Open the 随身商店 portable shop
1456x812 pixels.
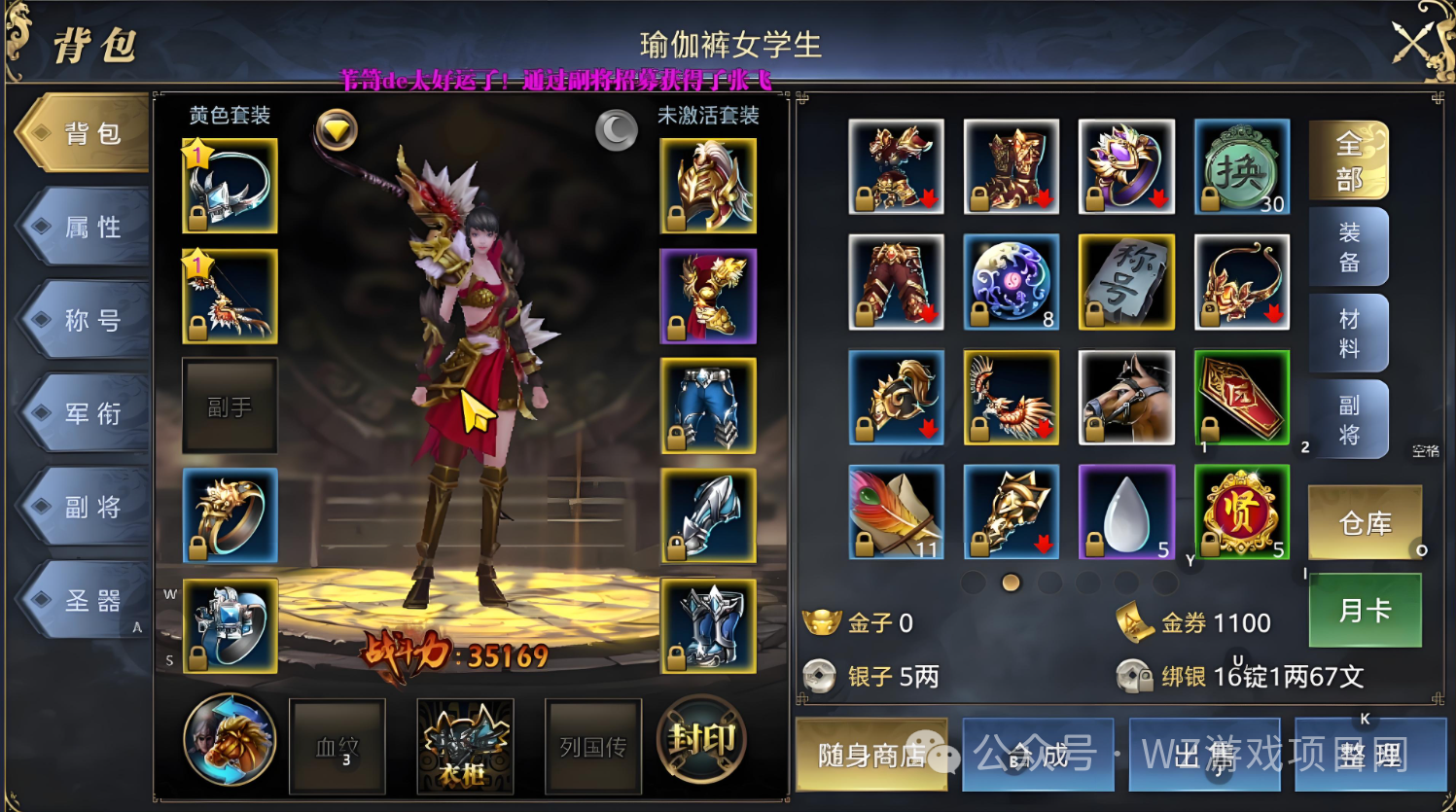point(870,755)
